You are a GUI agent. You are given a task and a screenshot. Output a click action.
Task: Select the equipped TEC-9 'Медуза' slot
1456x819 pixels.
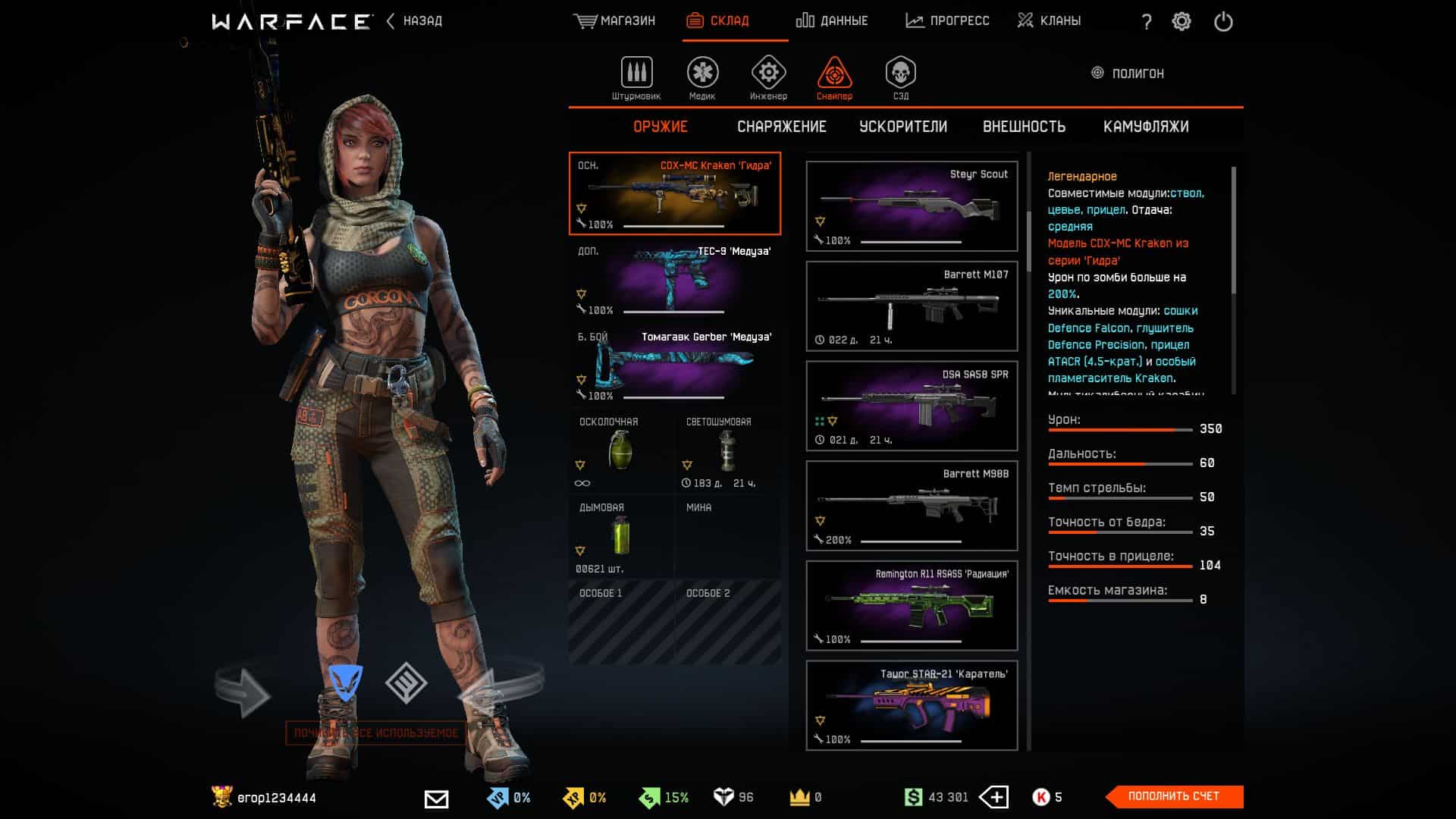[x=674, y=280]
